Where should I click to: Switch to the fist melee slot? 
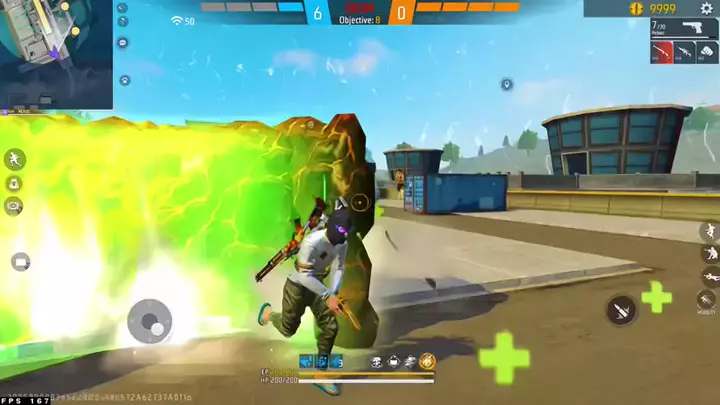click(706, 53)
